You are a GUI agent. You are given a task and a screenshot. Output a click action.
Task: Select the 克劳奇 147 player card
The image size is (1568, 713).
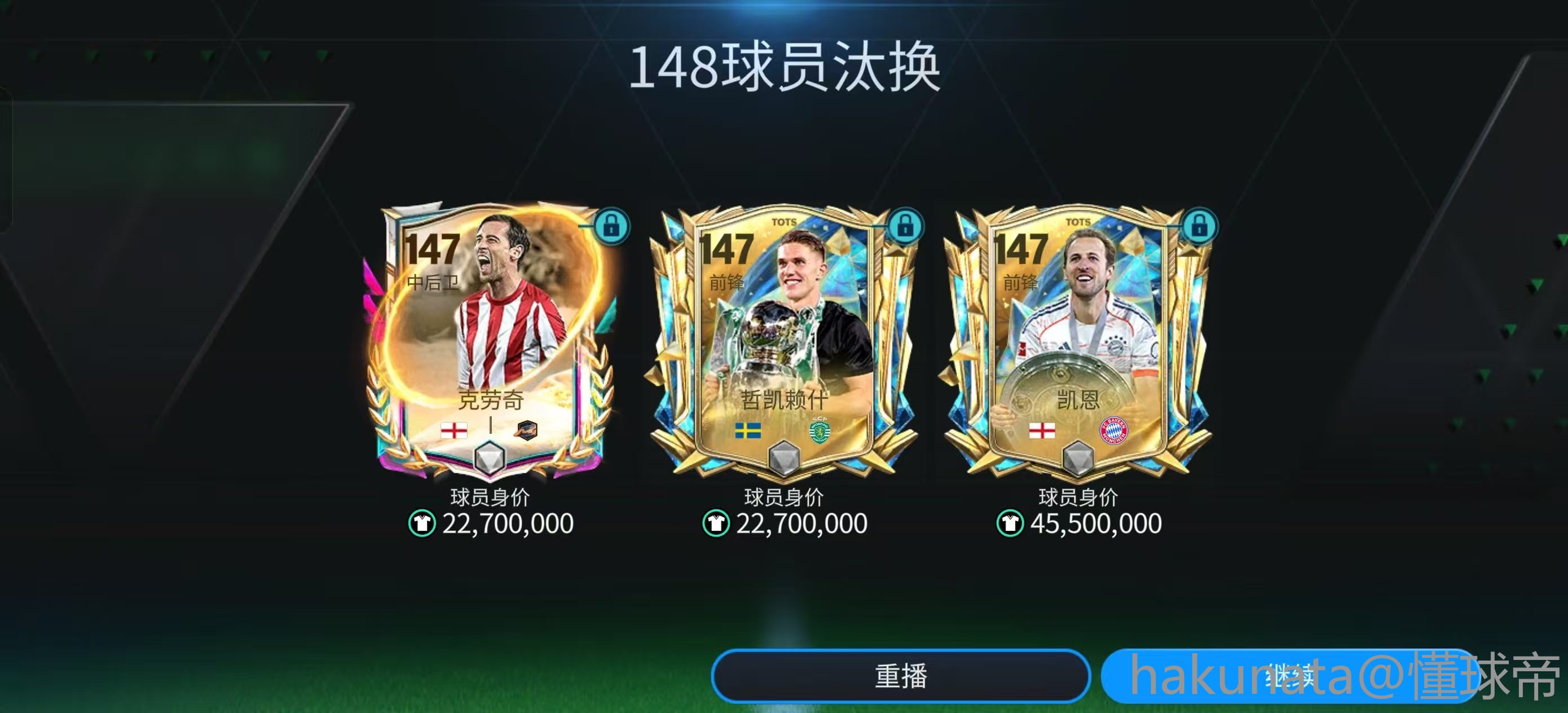[x=490, y=341]
